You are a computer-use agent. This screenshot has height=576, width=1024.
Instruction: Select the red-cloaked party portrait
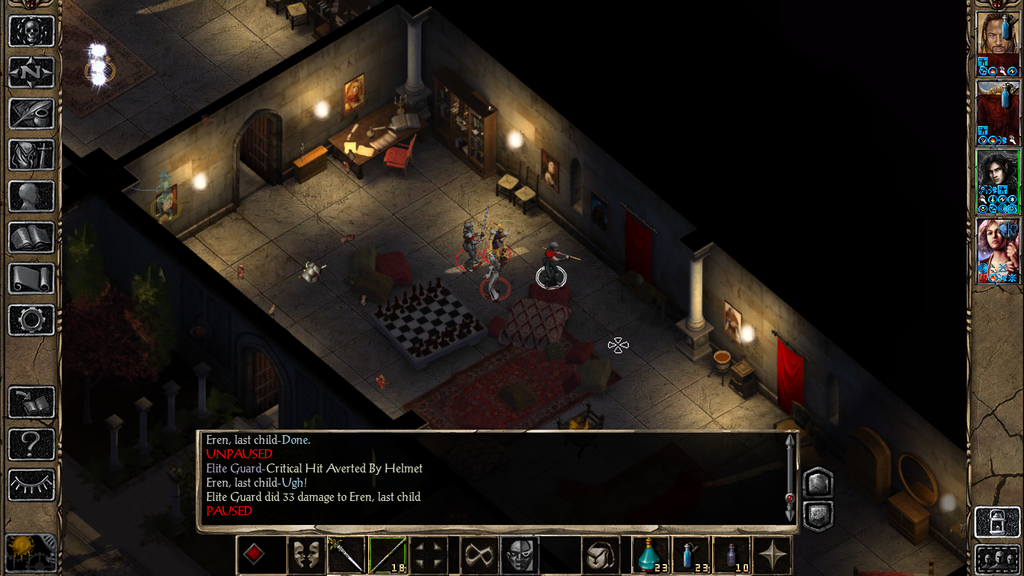point(997,108)
